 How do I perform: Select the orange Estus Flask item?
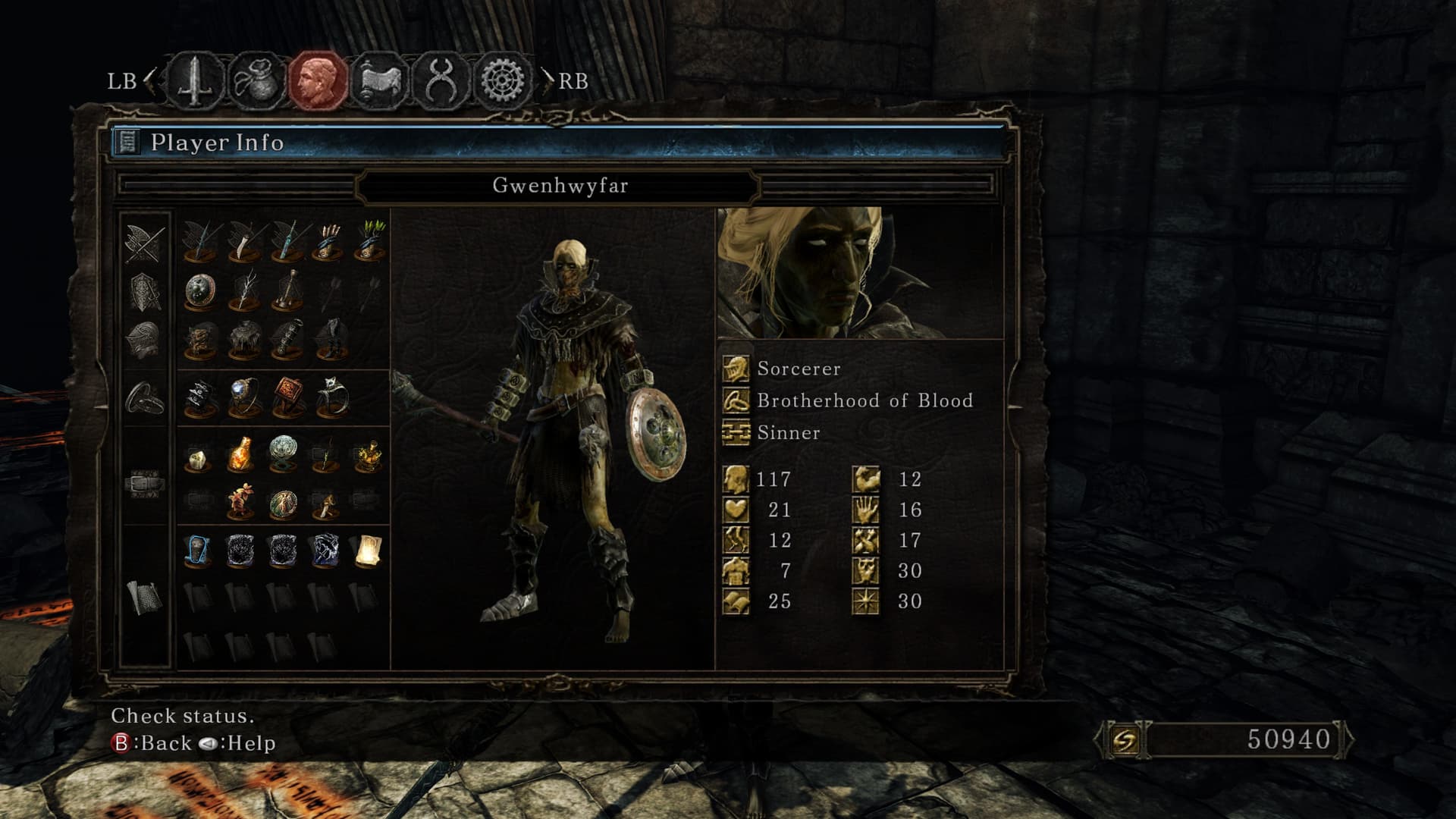click(240, 454)
